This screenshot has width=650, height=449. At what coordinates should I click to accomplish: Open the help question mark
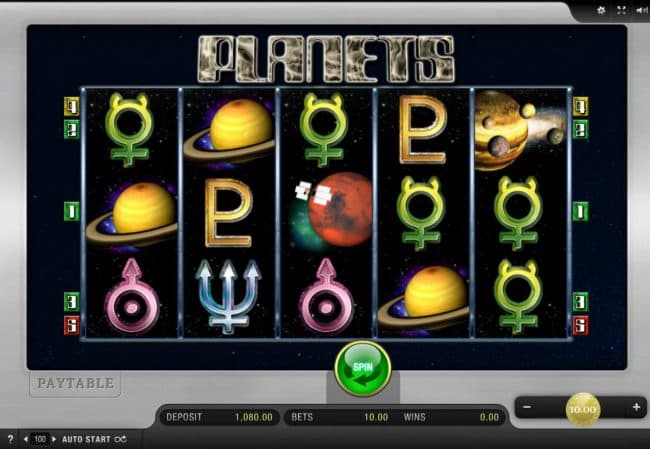pyautogui.click(x=10, y=439)
